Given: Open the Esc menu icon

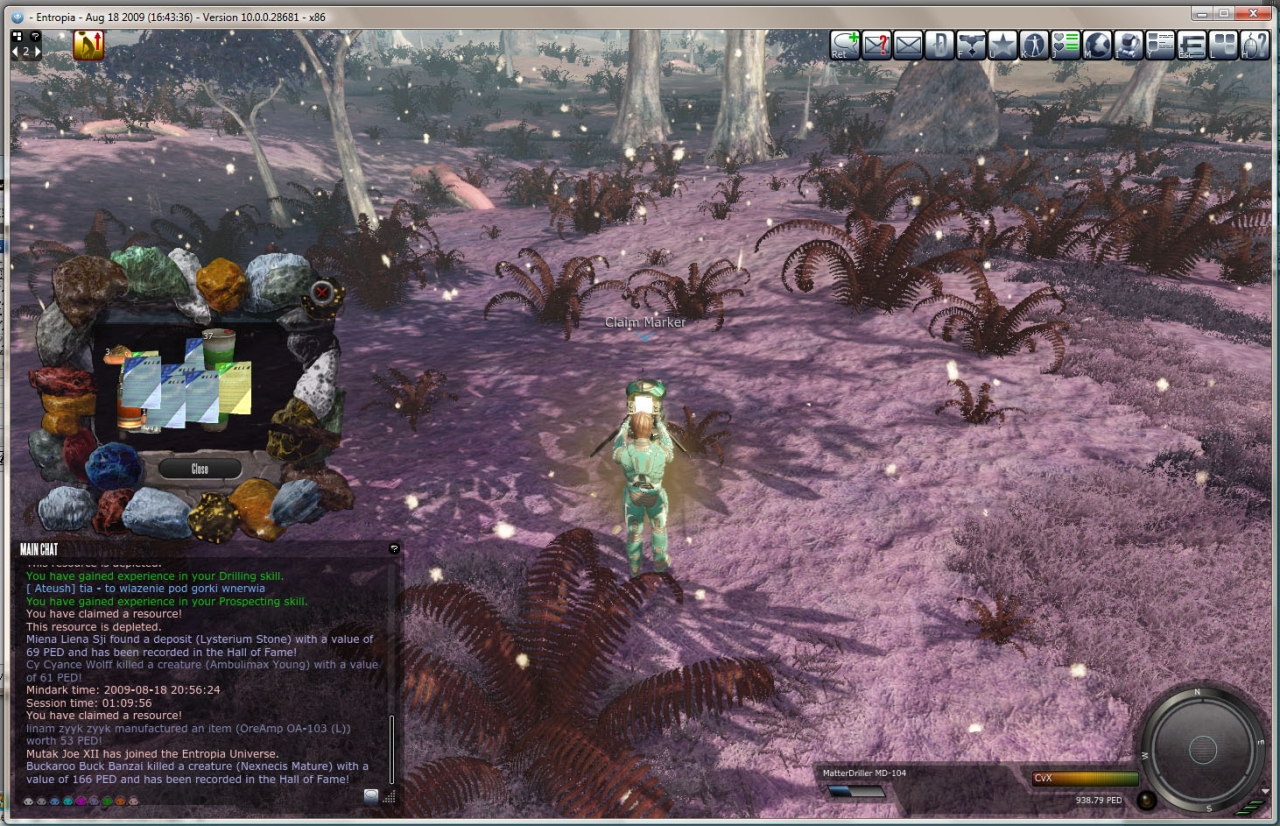Looking at the screenshot, I should tap(1192, 45).
